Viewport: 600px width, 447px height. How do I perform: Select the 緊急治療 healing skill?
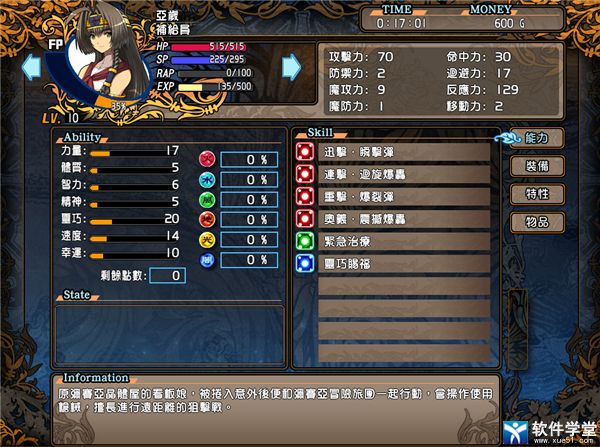[x=395, y=241]
